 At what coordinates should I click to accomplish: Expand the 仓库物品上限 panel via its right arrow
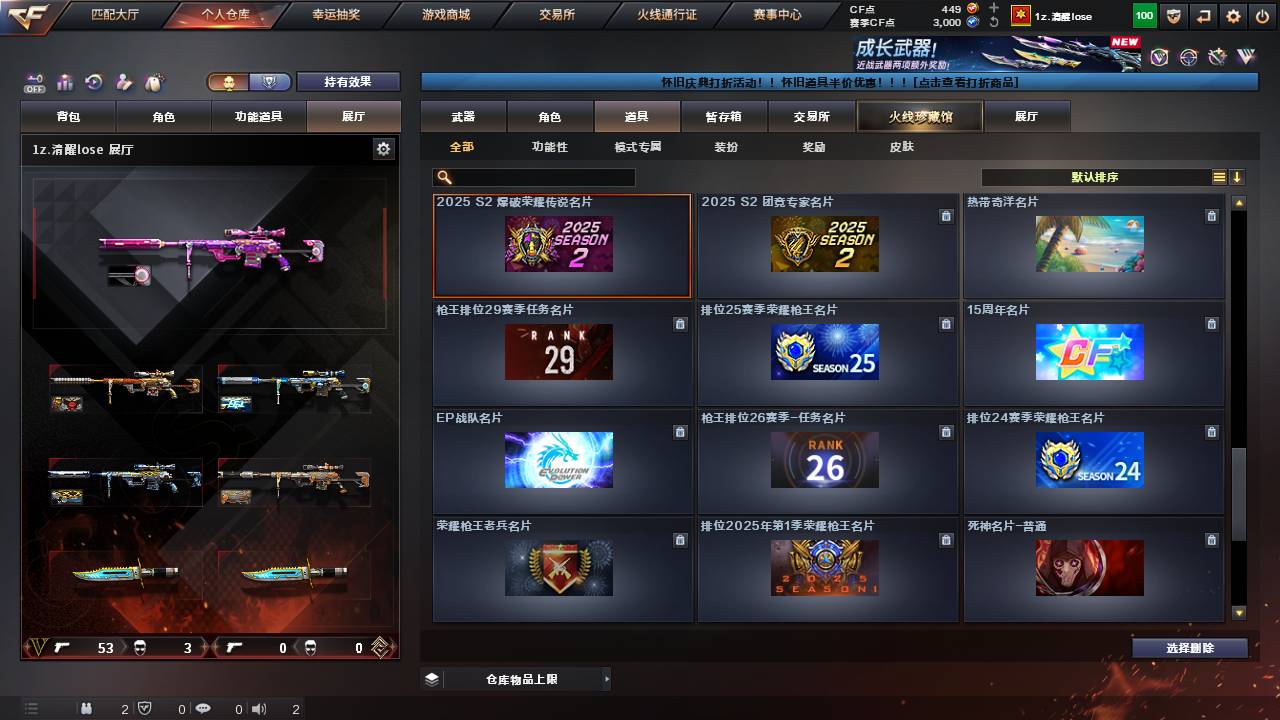[x=607, y=678]
